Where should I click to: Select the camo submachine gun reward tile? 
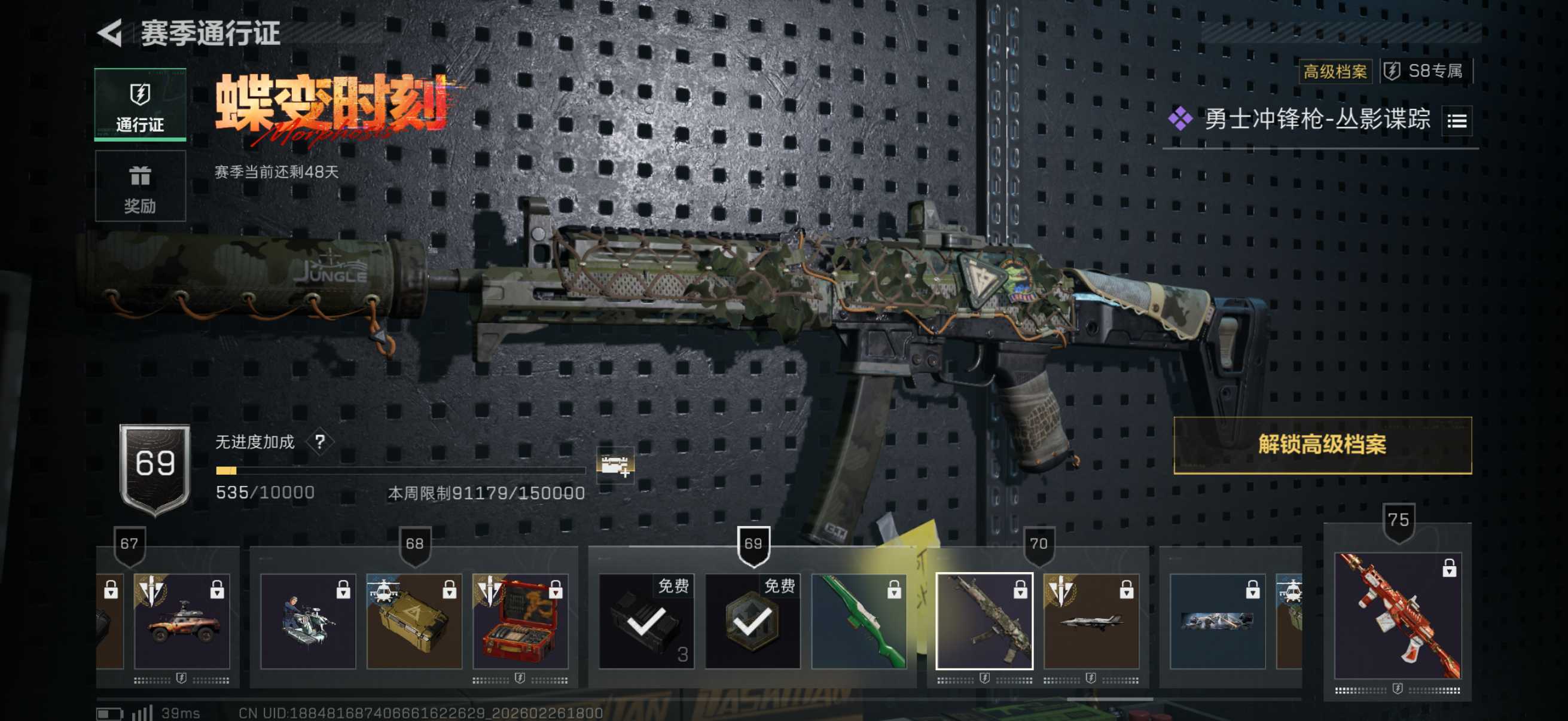coord(984,621)
